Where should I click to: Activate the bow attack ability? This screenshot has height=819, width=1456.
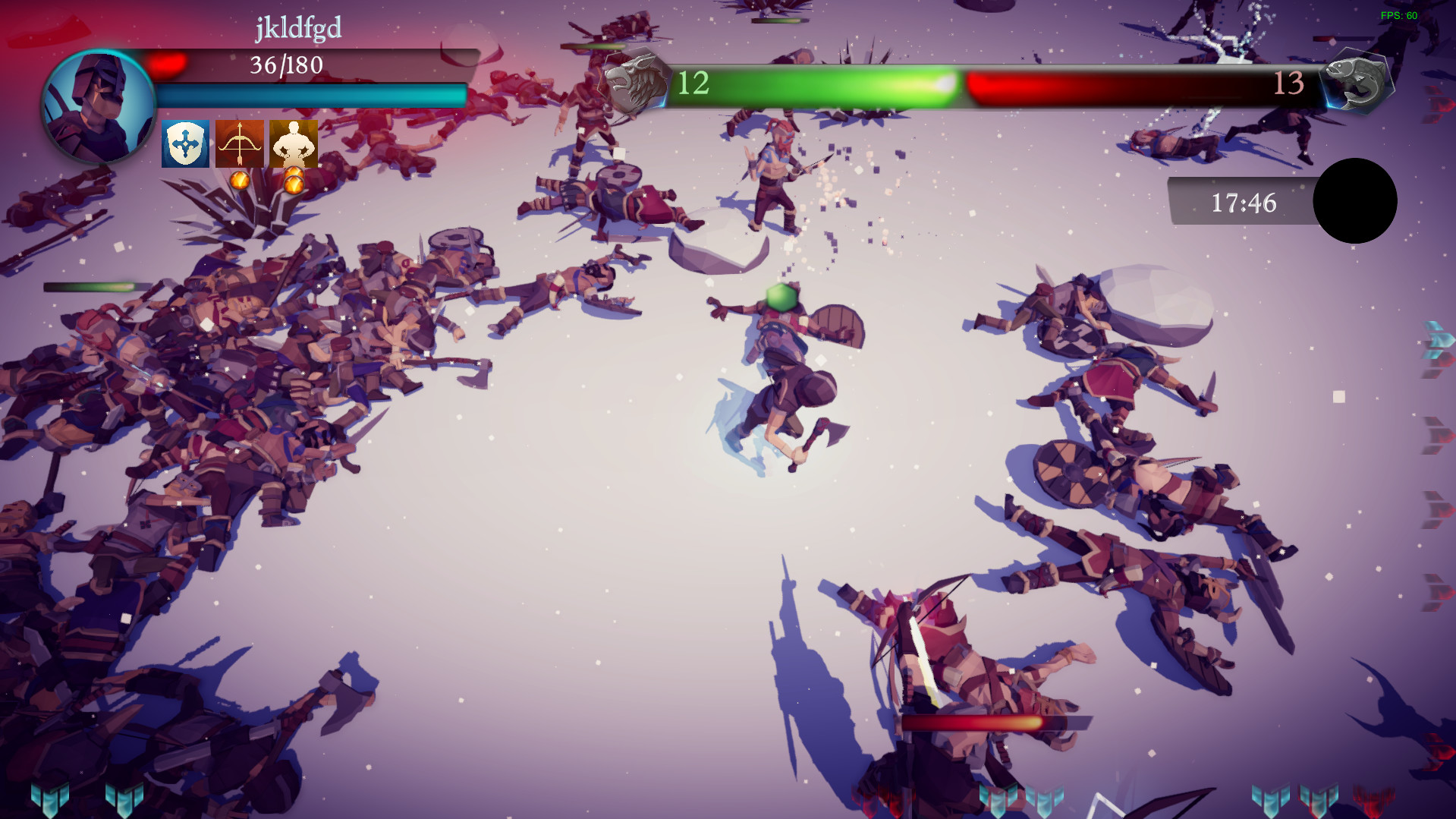click(238, 143)
